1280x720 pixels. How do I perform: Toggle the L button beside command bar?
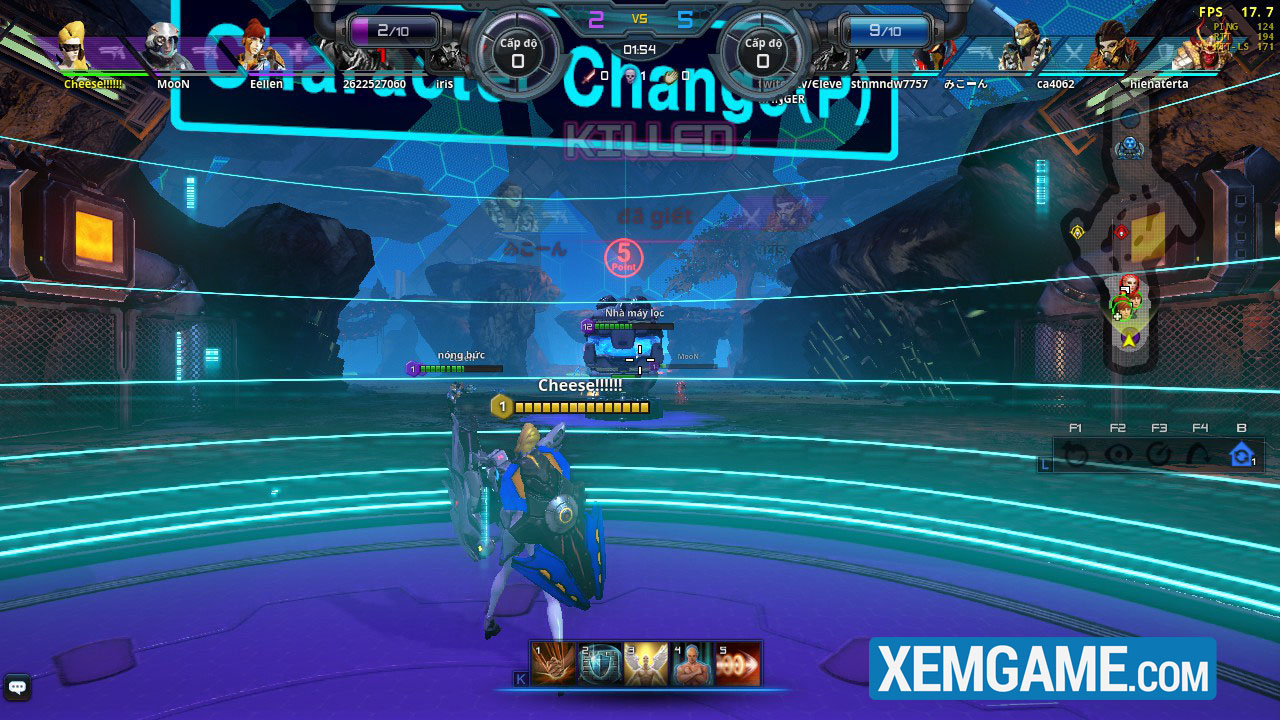[x=1046, y=464]
